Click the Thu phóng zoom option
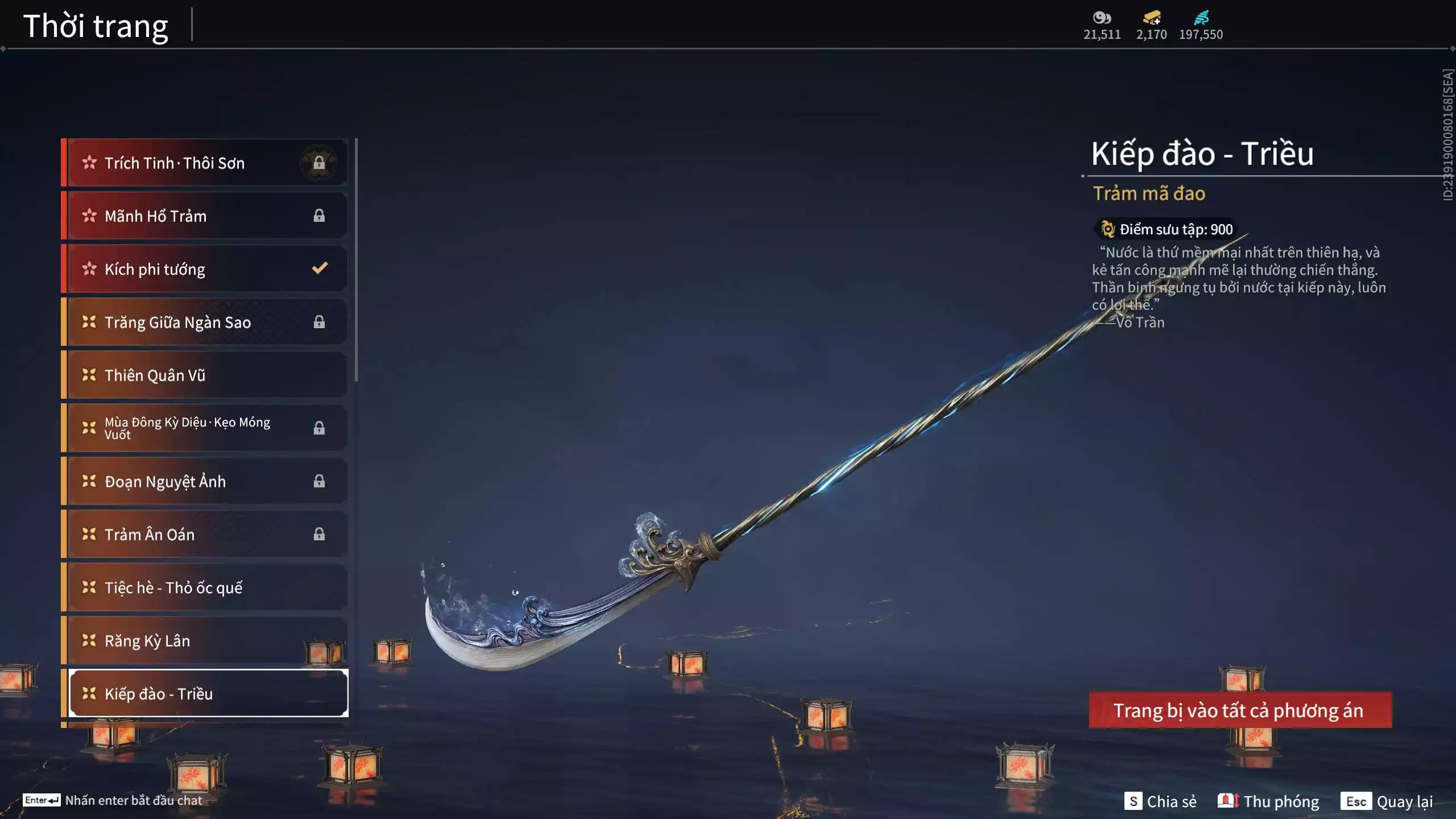This screenshot has height=819, width=1456. 1268,801
